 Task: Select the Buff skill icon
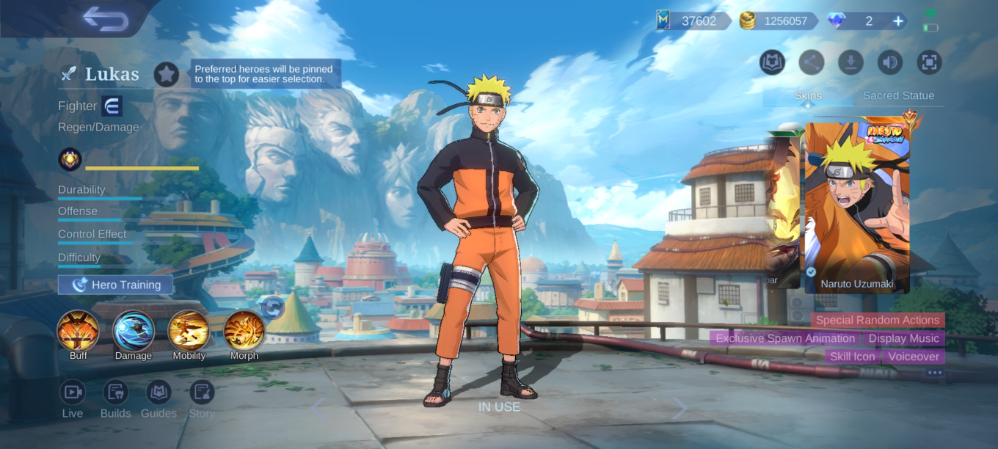(x=78, y=331)
